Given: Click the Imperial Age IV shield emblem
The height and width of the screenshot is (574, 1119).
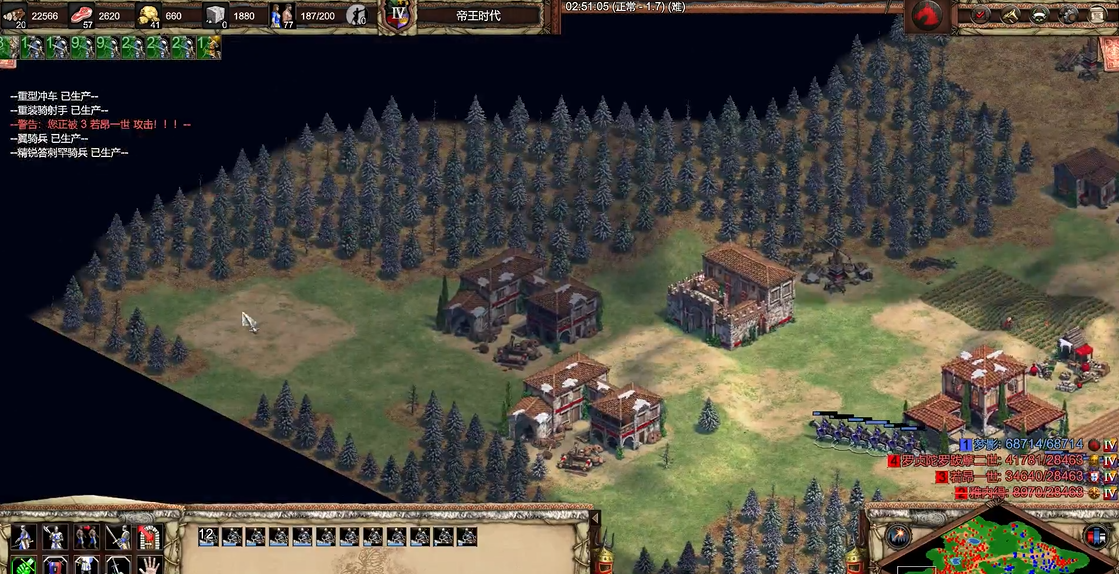Looking at the screenshot, I should click(x=399, y=17).
